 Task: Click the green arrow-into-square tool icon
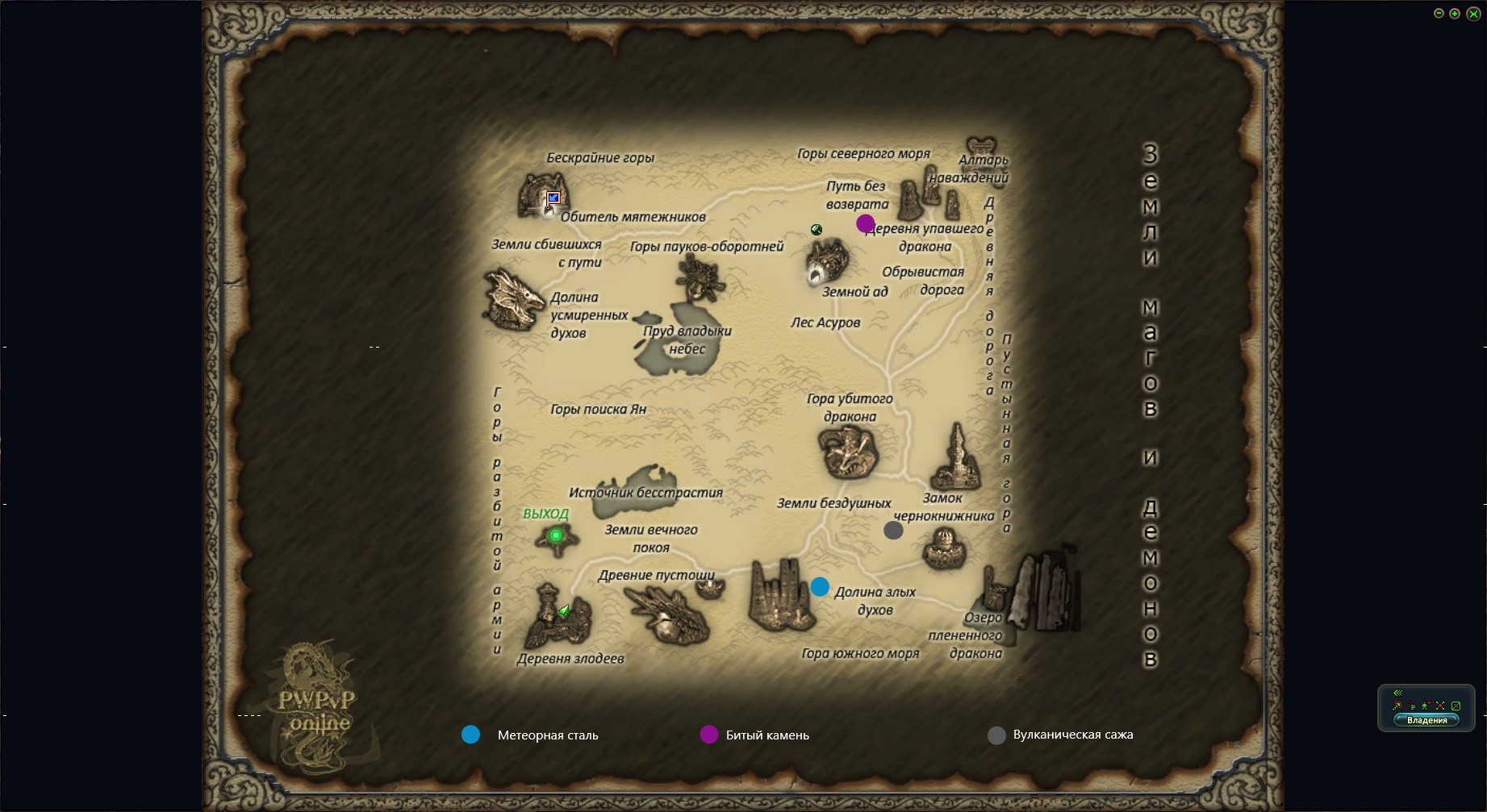[1397, 706]
